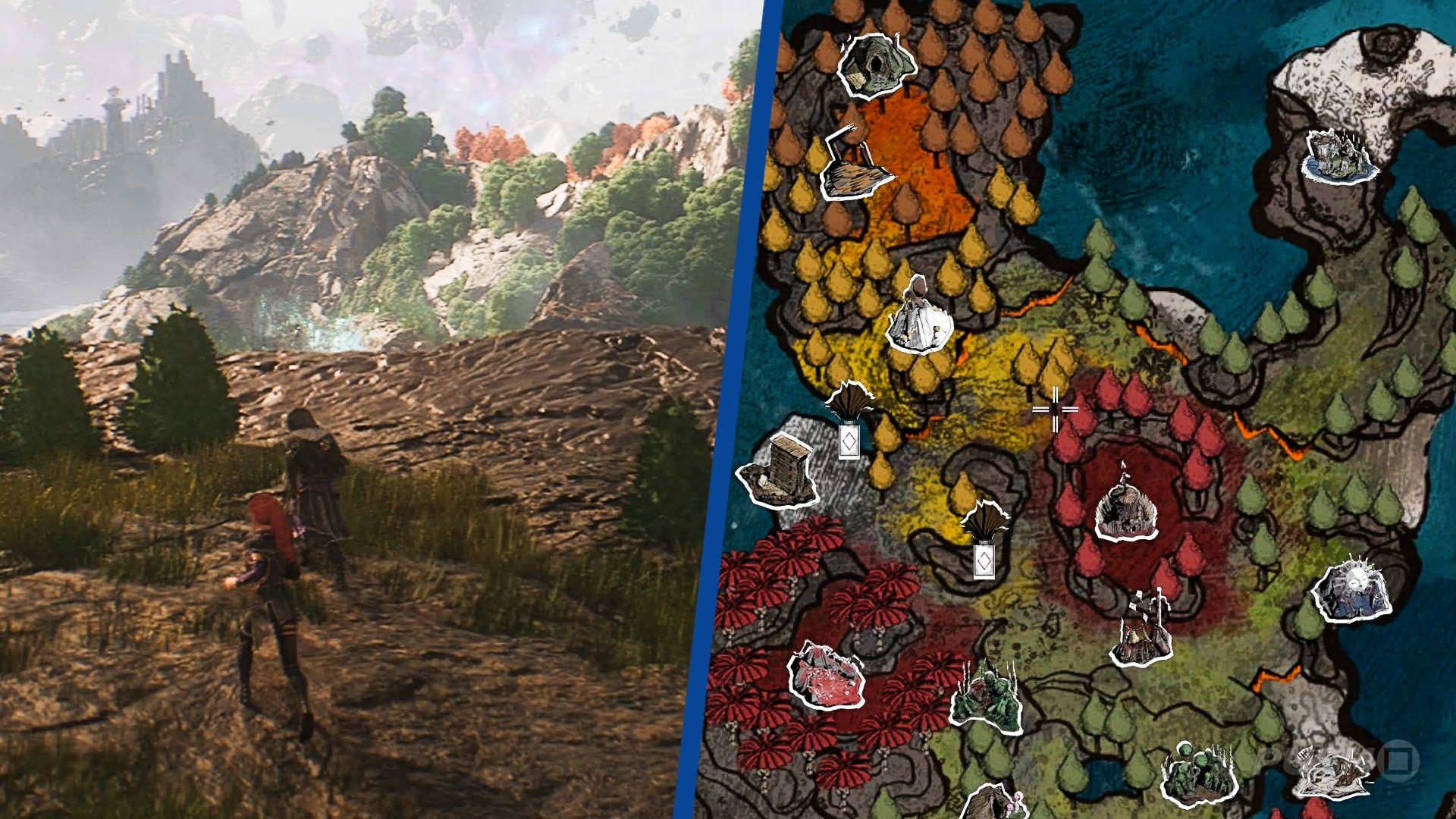Open the grey stone tower location

coord(780,470)
